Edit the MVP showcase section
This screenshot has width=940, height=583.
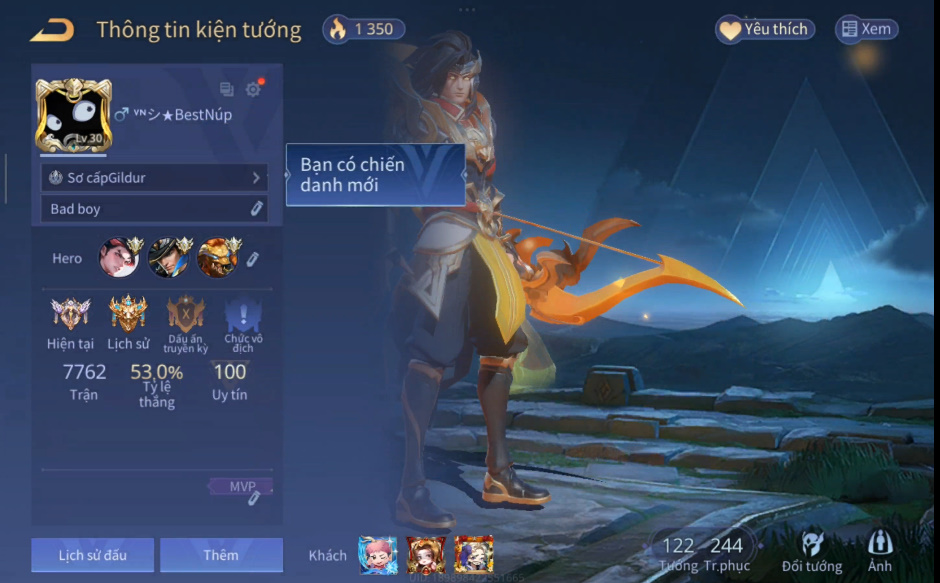(x=254, y=497)
